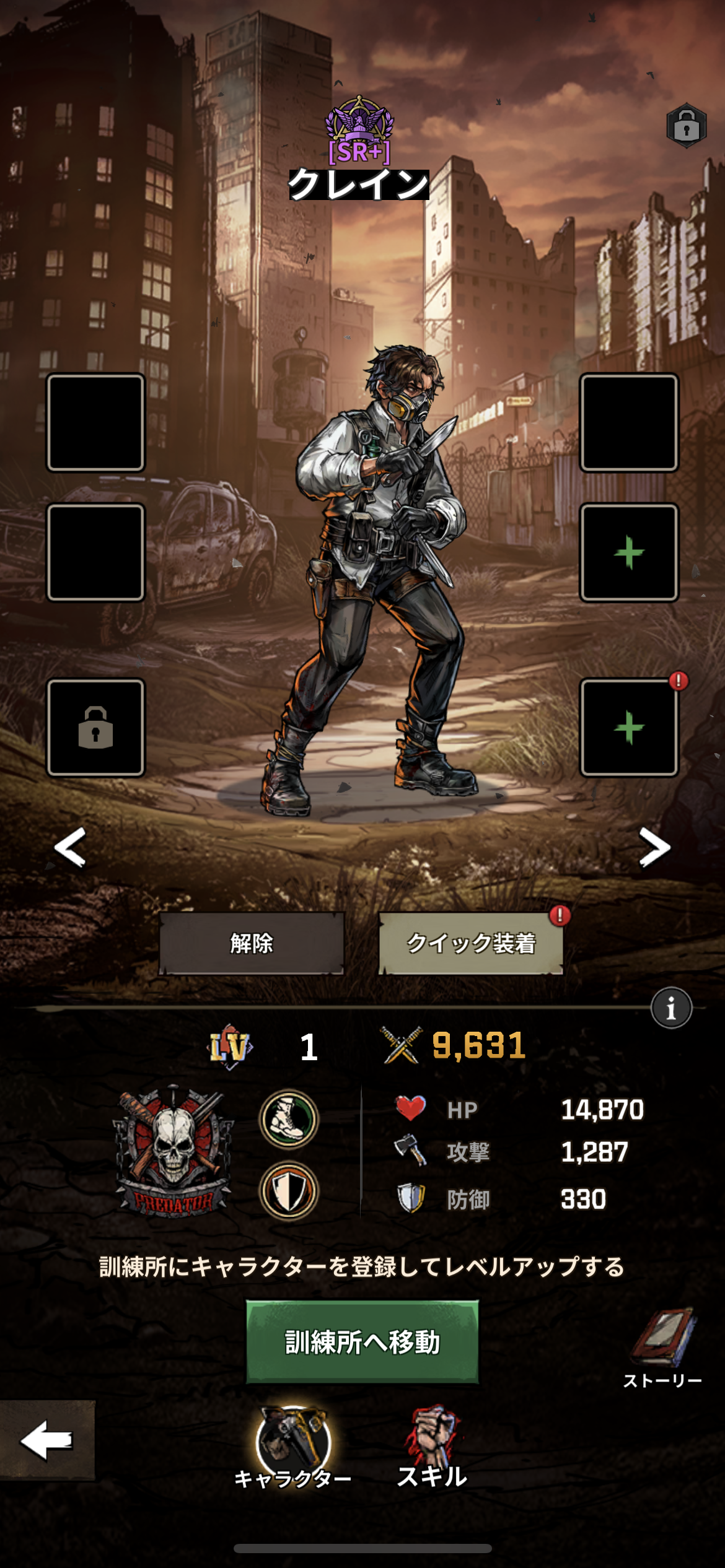725x1568 pixels.
Task: Show the previous character with left arrow
Action: [x=70, y=847]
